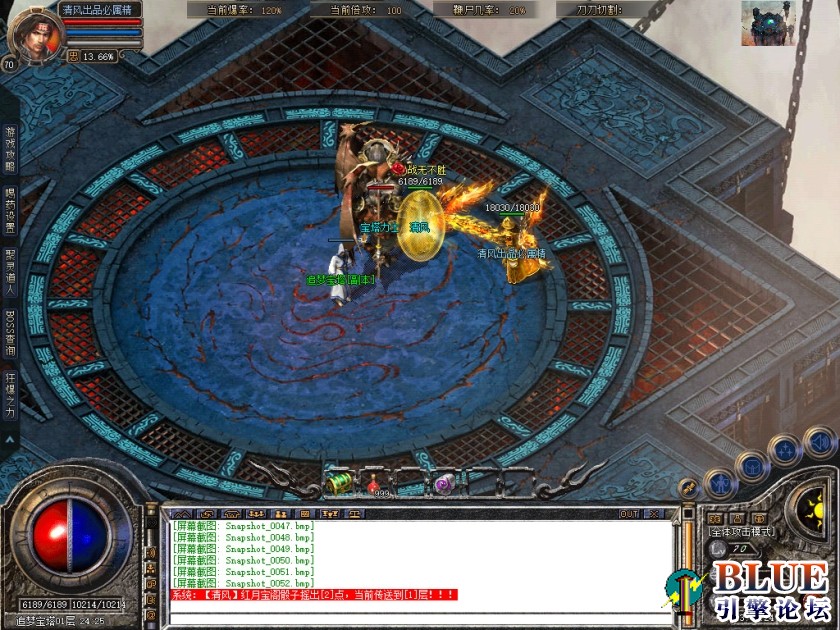Collapse the left side menu arrow
Viewport: 840px width, 630px height.
pyautogui.click(x=10, y=438)
